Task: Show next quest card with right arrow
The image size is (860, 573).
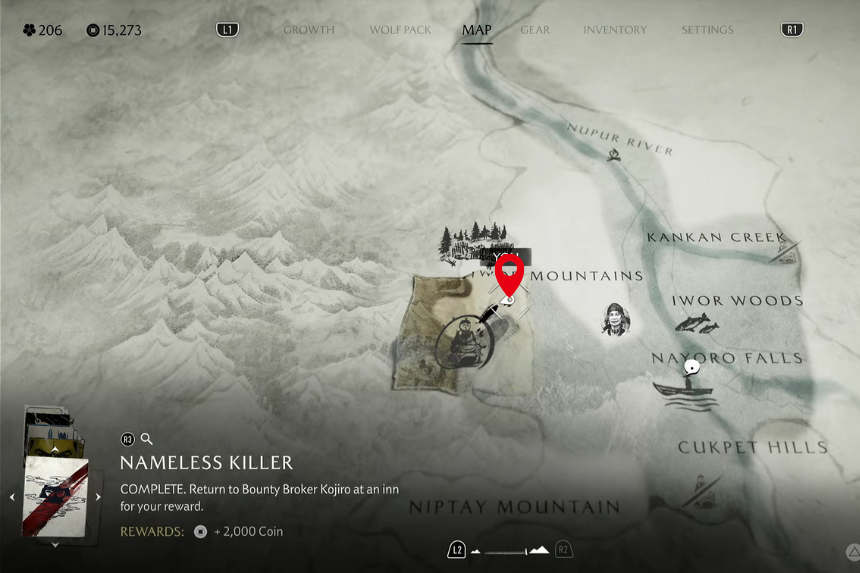Action: pos(98,497)
